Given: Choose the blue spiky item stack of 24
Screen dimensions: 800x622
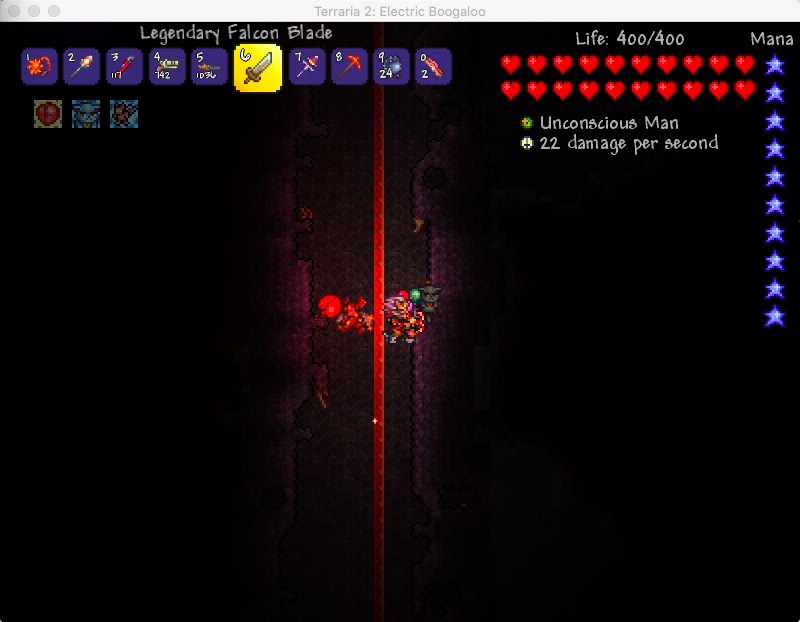Looking at the screenshot, I should pyautogui.click(x=391, y=68).
